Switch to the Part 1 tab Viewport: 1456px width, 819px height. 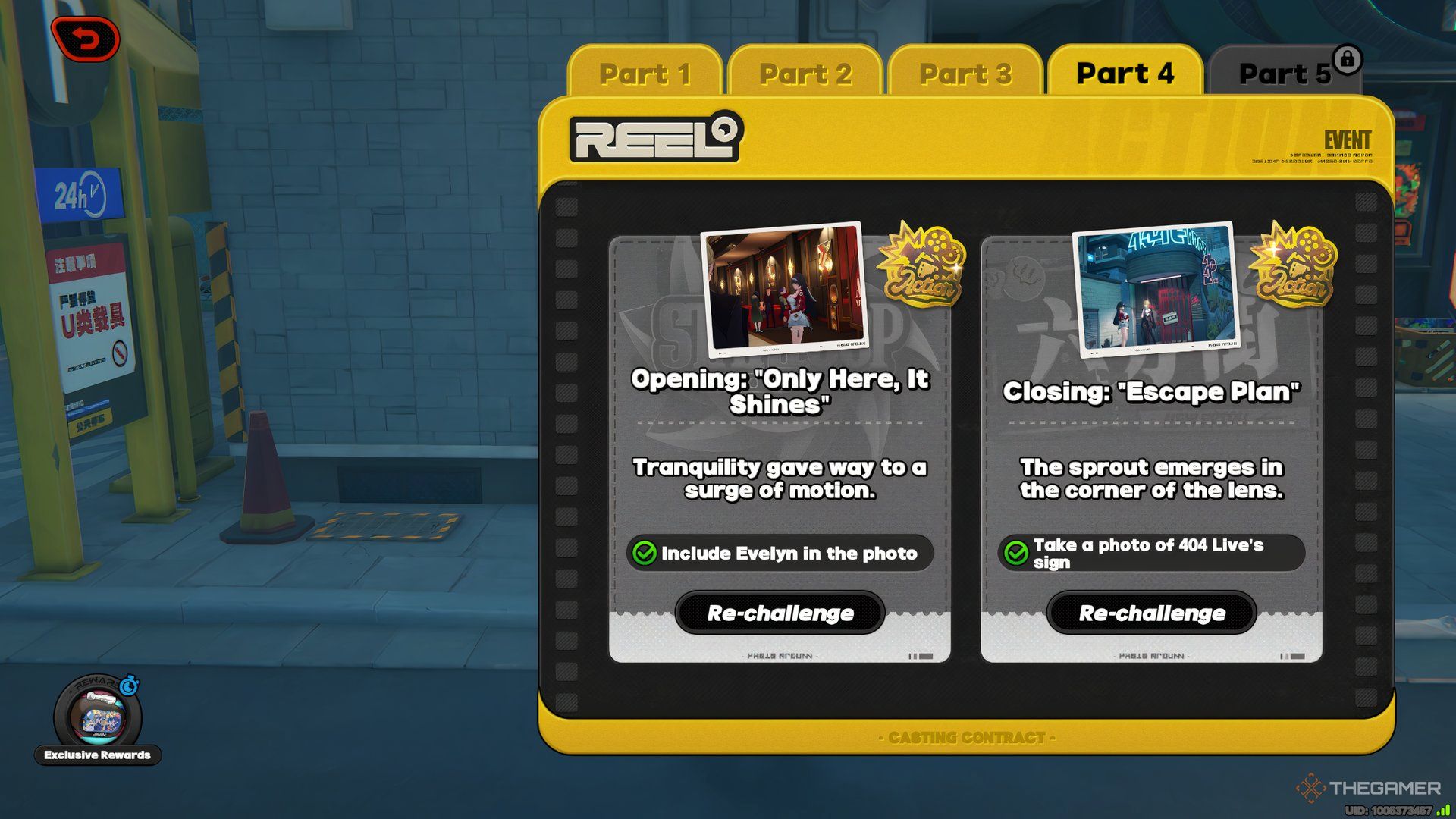coord(645,74)
